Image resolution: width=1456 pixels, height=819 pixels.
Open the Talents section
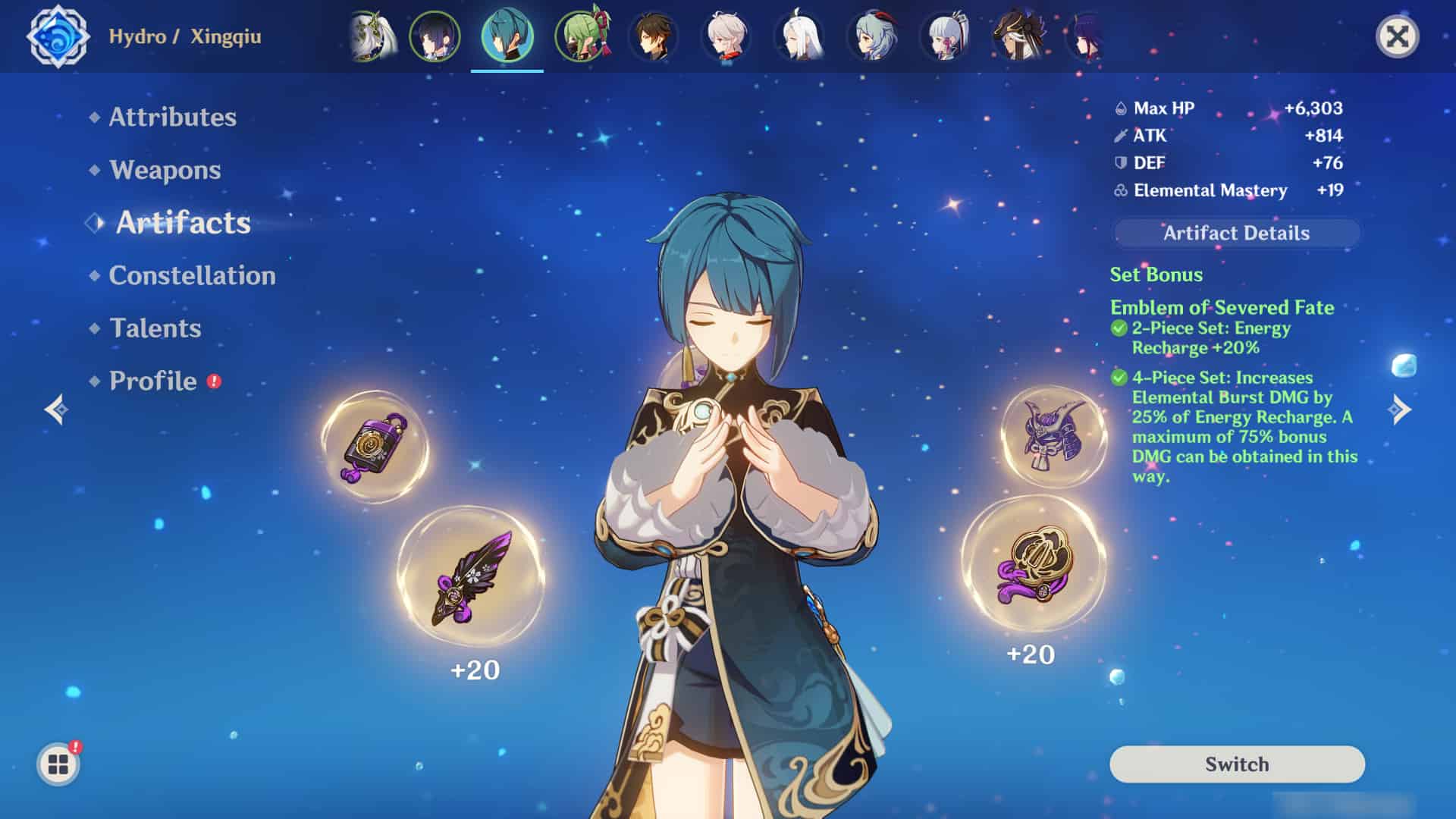[x=155, y=328]
